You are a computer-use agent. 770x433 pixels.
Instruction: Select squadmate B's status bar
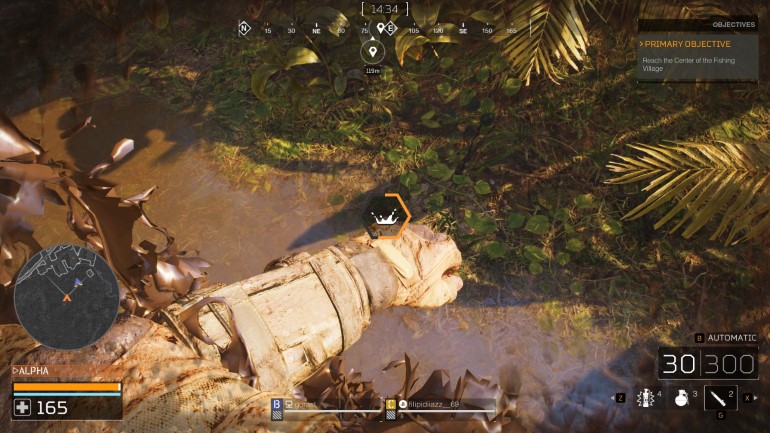pos(326,405)
